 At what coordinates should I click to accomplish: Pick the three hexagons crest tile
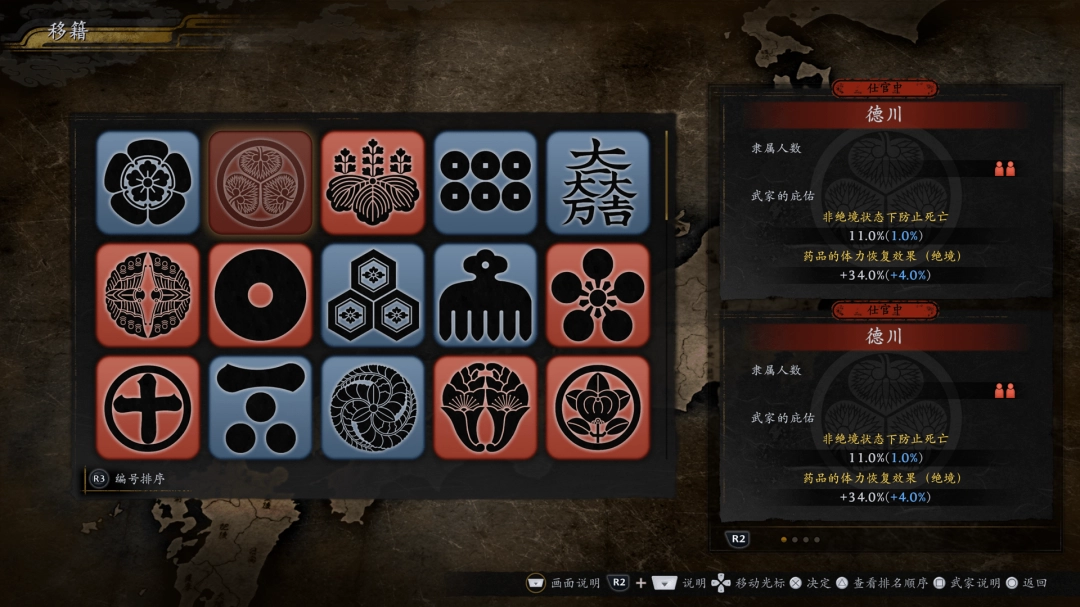point(373,295)
